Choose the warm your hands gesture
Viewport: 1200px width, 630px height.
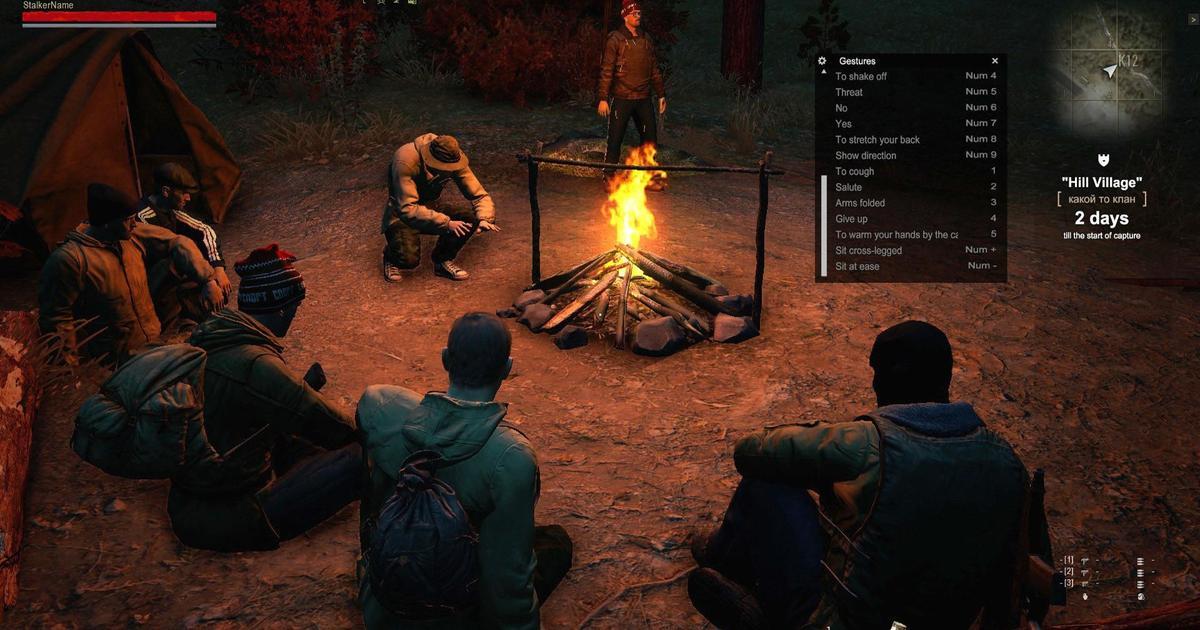[895, 235]
